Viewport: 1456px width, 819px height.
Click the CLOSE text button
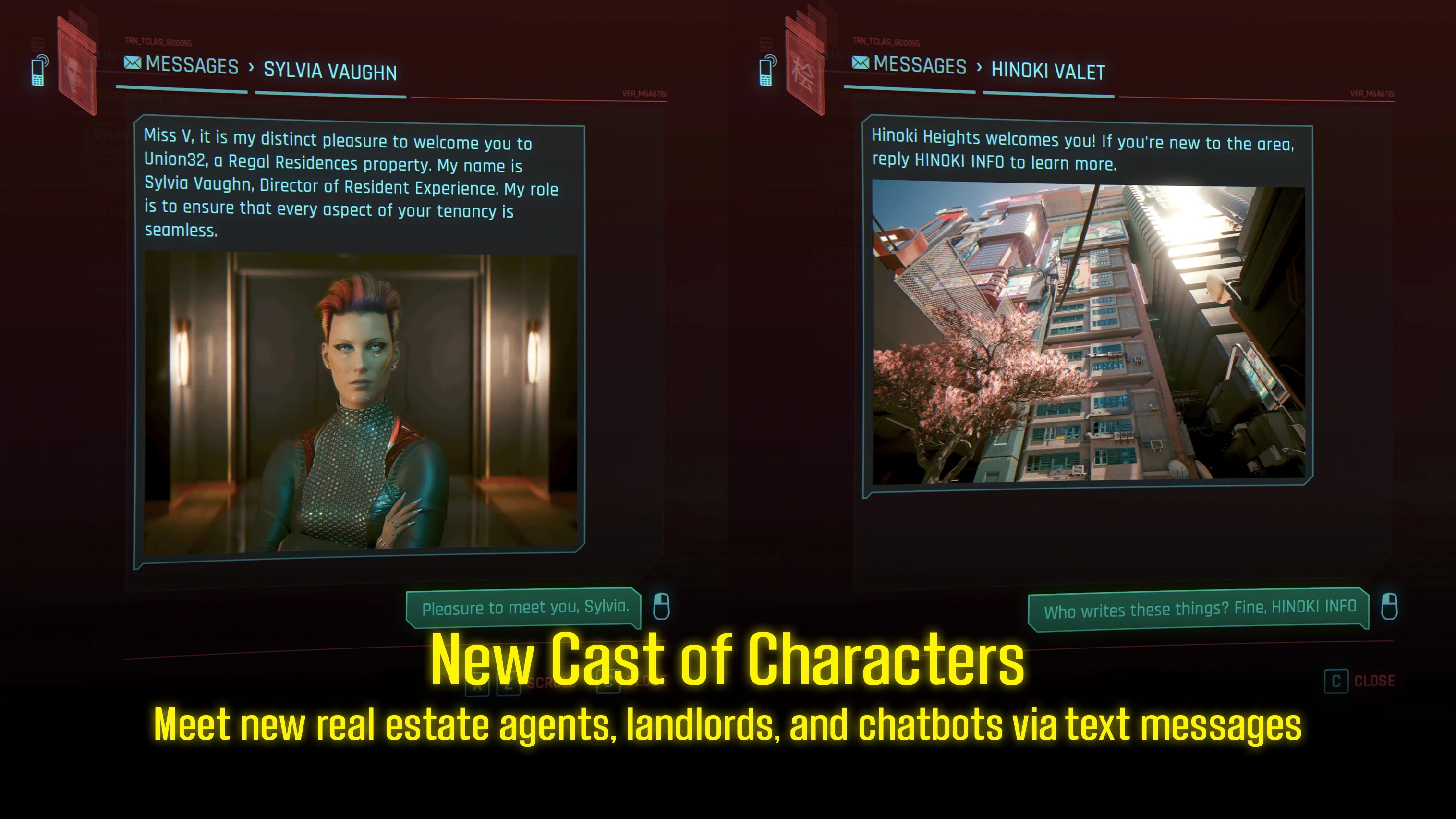1376,680
